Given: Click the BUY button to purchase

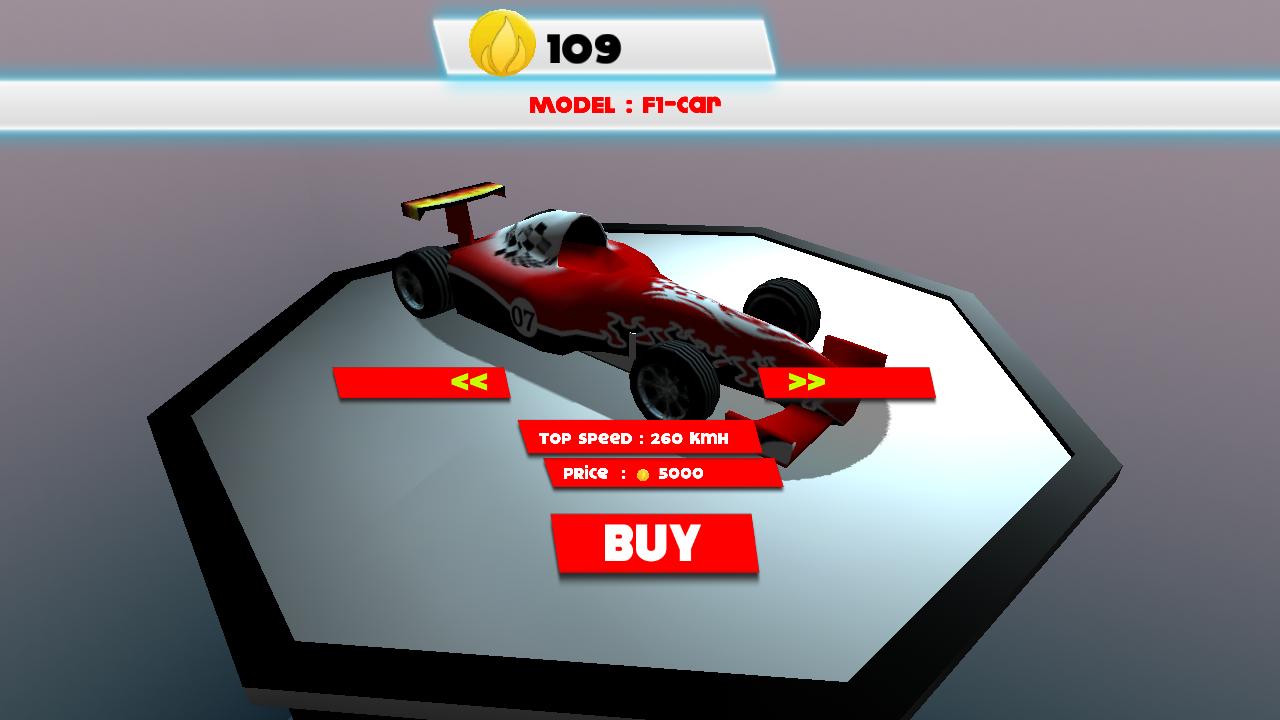Looking at the screenshot, I should pos(654,543).
